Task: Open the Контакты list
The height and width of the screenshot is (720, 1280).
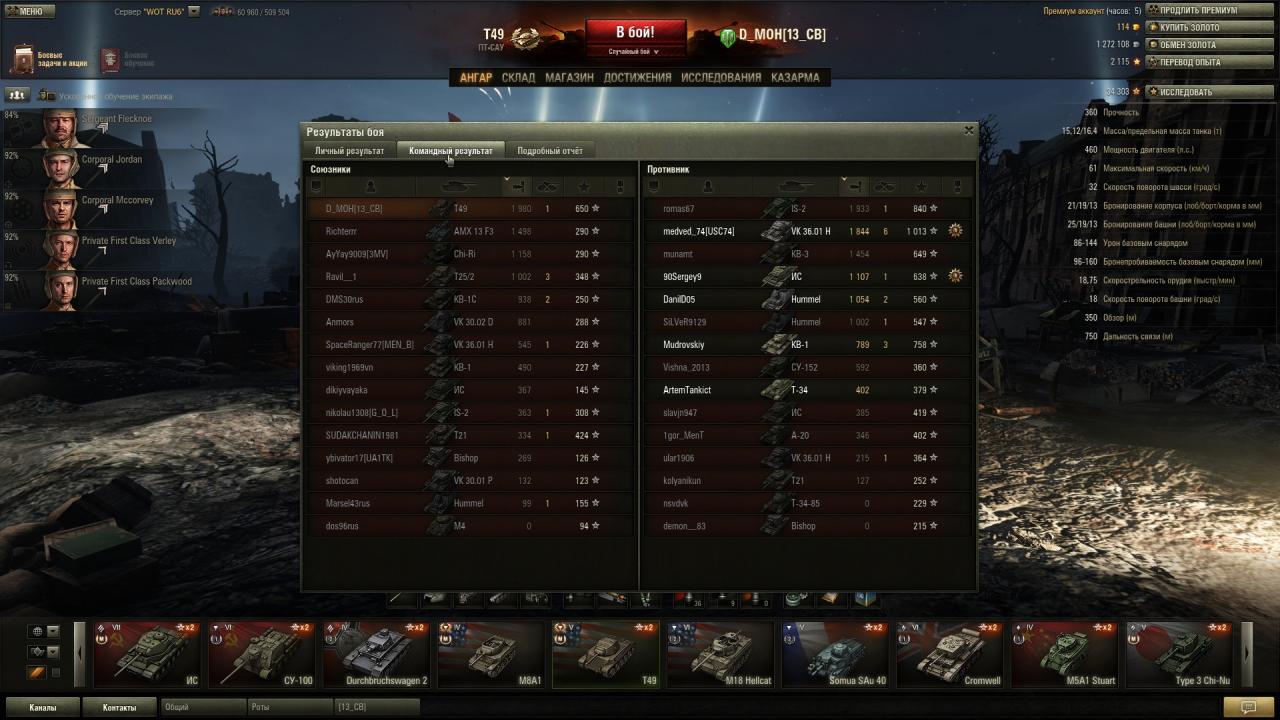Action: (119, 707)
